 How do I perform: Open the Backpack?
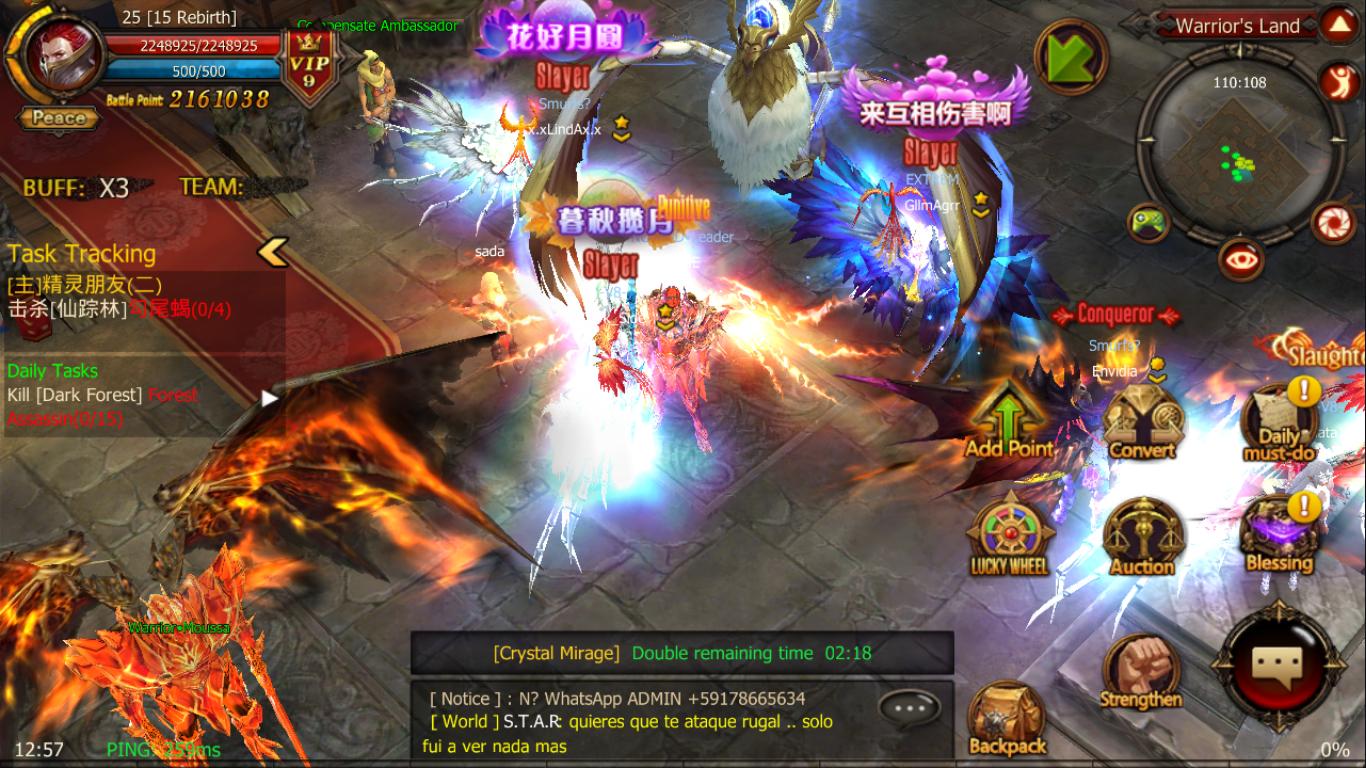pyautogui.click(x=1008, y=707)
